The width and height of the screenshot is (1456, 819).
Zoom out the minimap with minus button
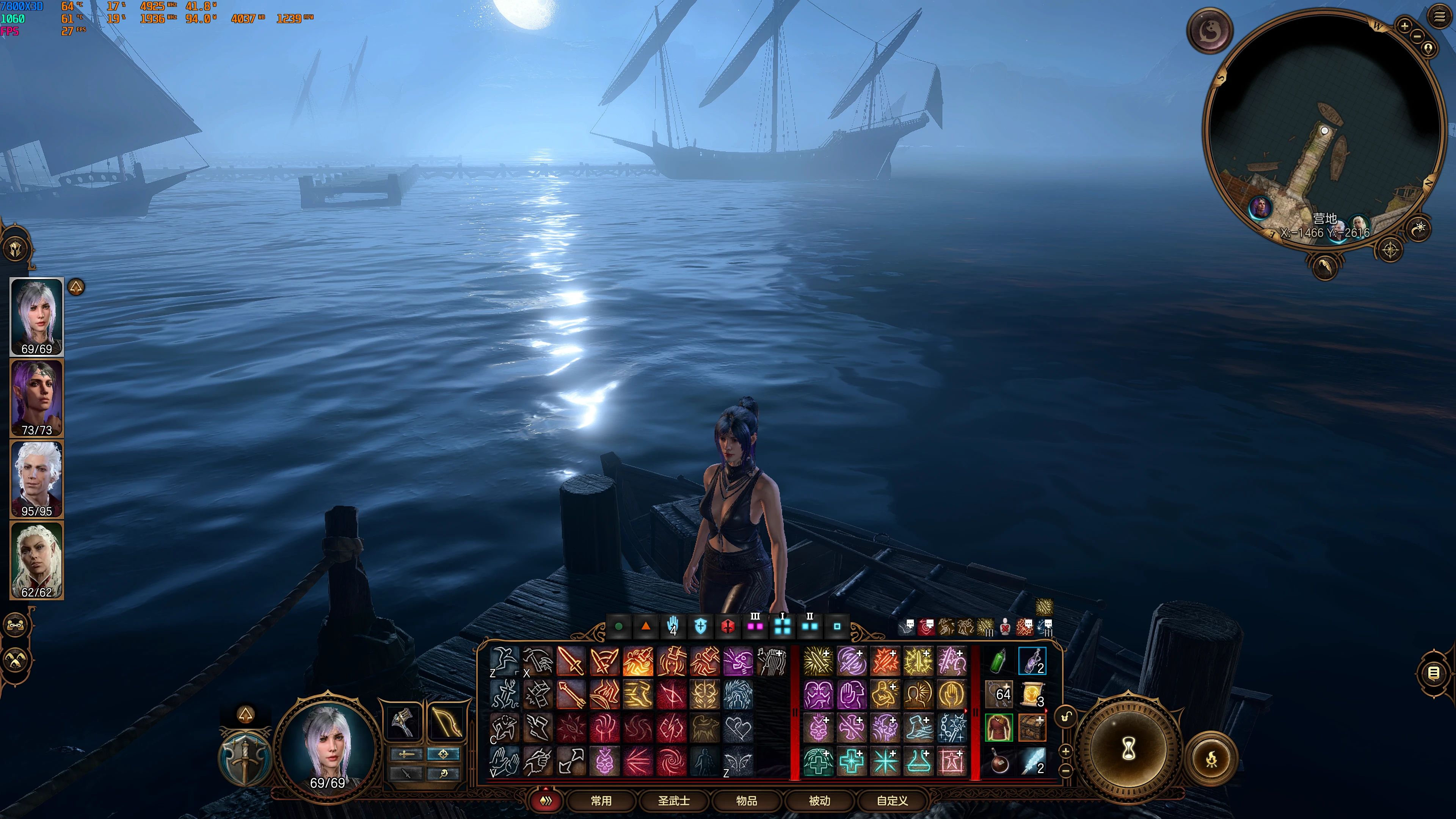(1418, 36)
